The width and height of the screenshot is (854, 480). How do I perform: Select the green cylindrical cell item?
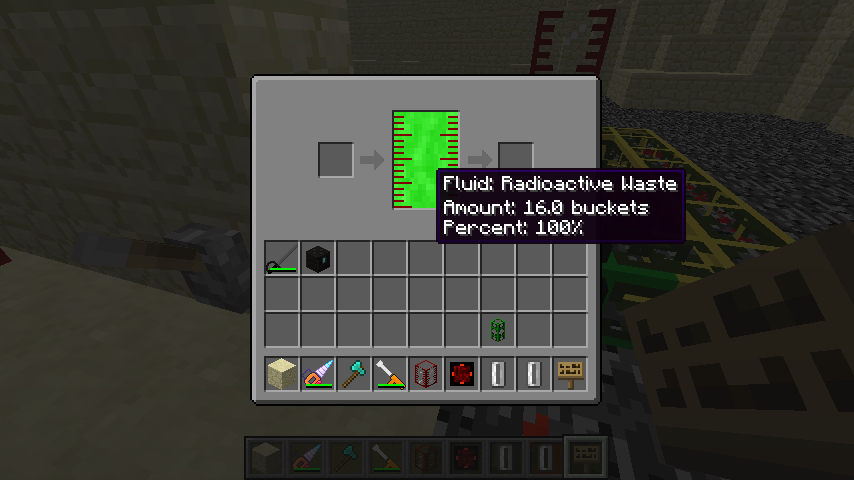498,329
